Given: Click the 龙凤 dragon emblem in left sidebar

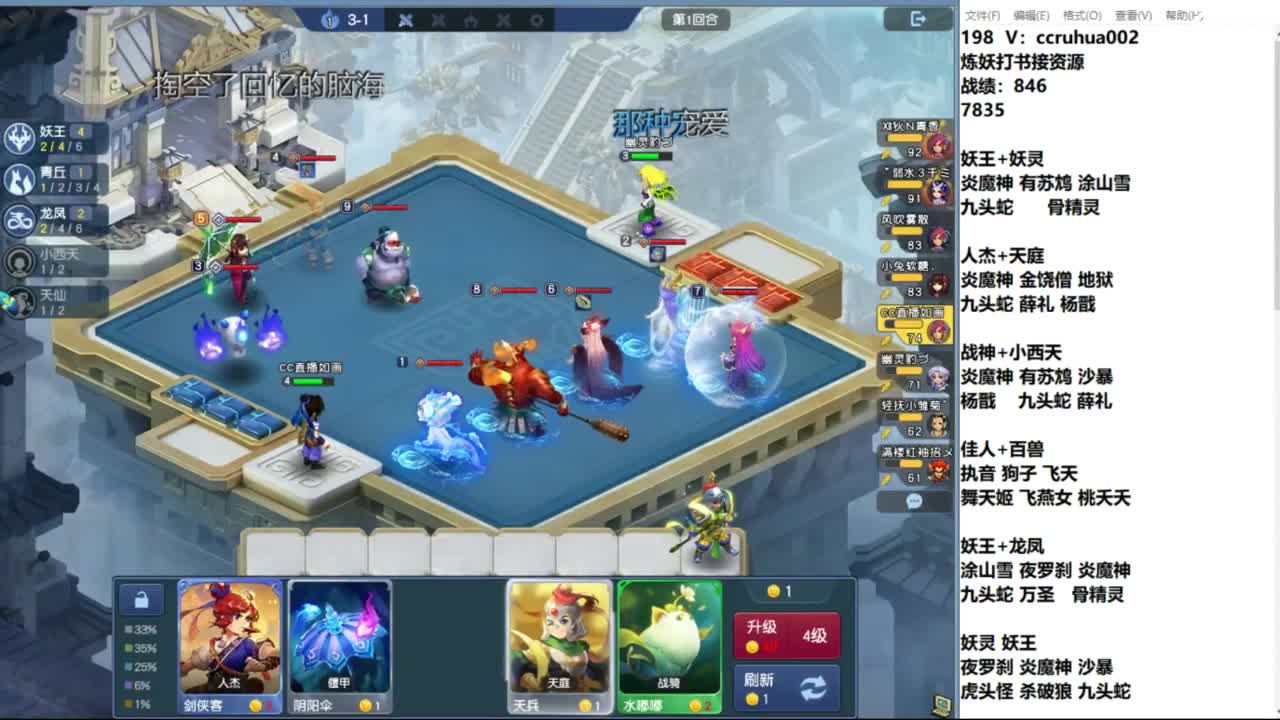Looking at the screenshot, I should click(20, 218).
